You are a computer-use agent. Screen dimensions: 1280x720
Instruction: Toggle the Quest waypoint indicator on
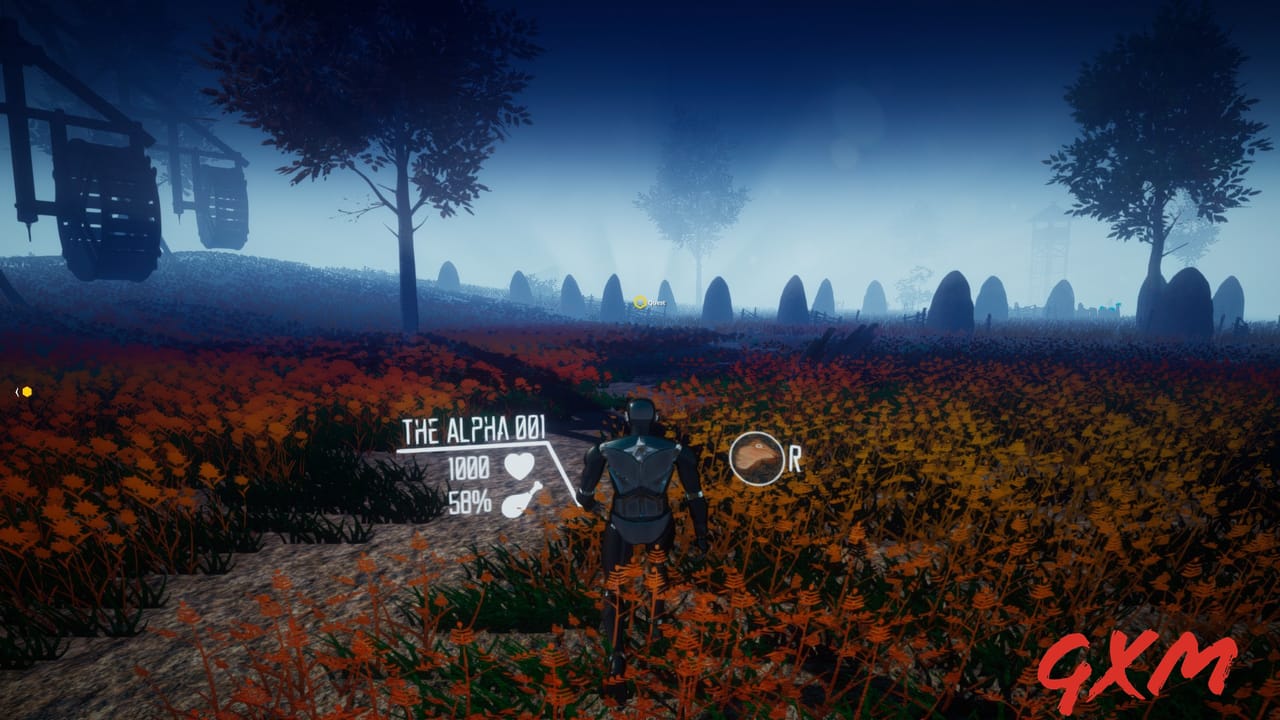639,301
